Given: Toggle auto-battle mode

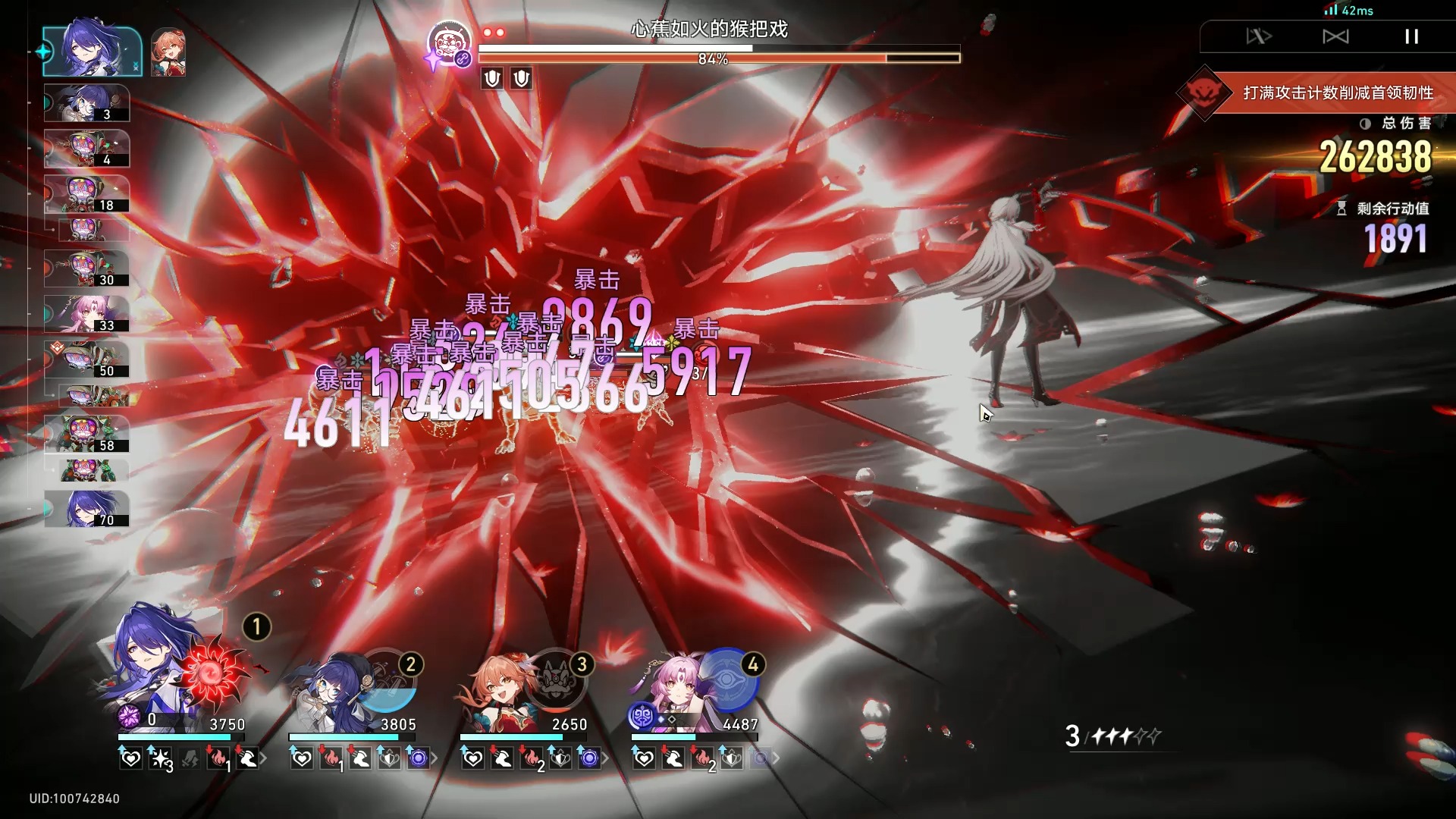Looking at the screenshot, I should tap(1335, 36).
